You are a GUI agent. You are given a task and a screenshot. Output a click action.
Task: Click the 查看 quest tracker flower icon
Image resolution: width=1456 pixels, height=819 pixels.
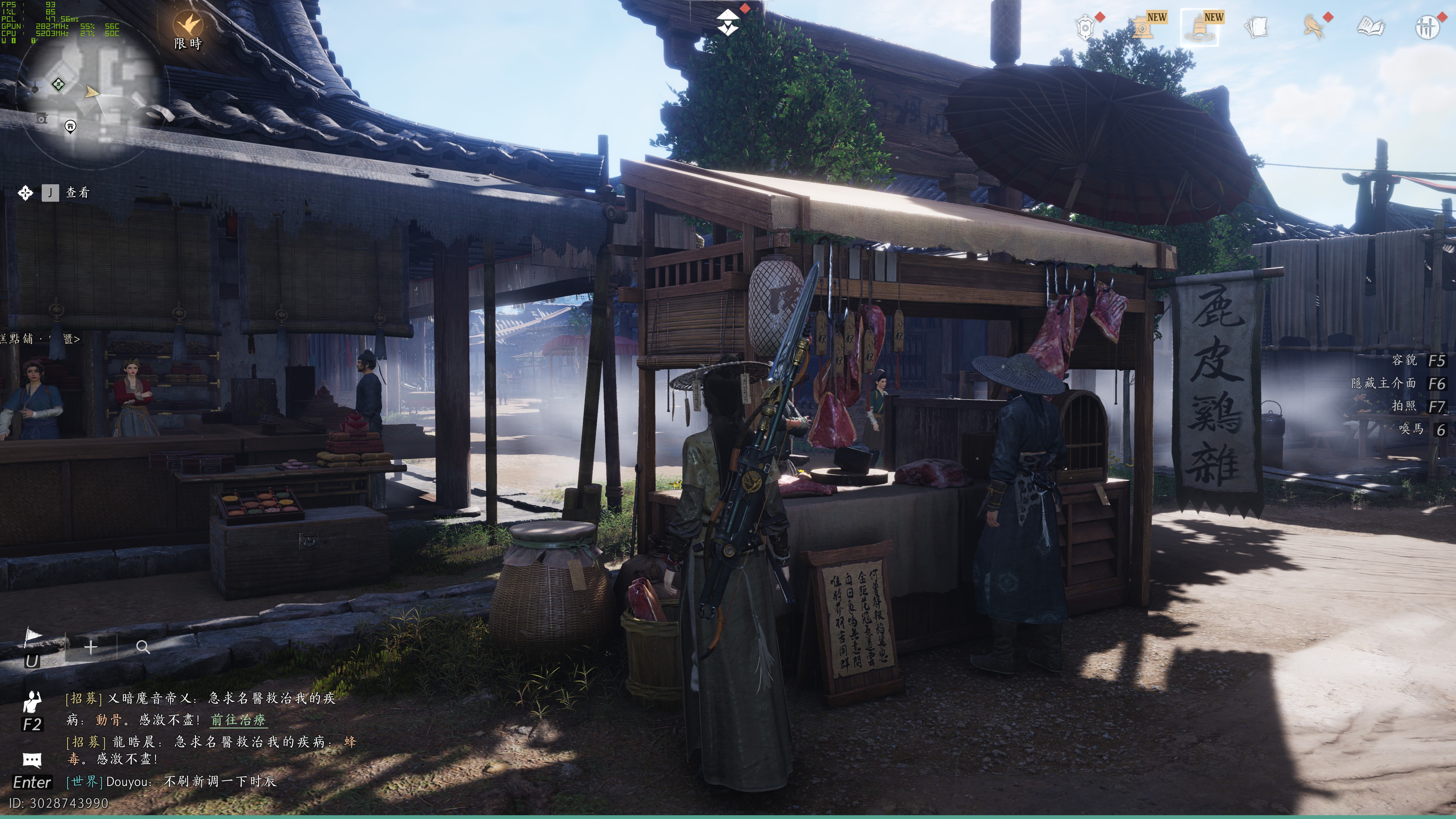coord(25,193)
